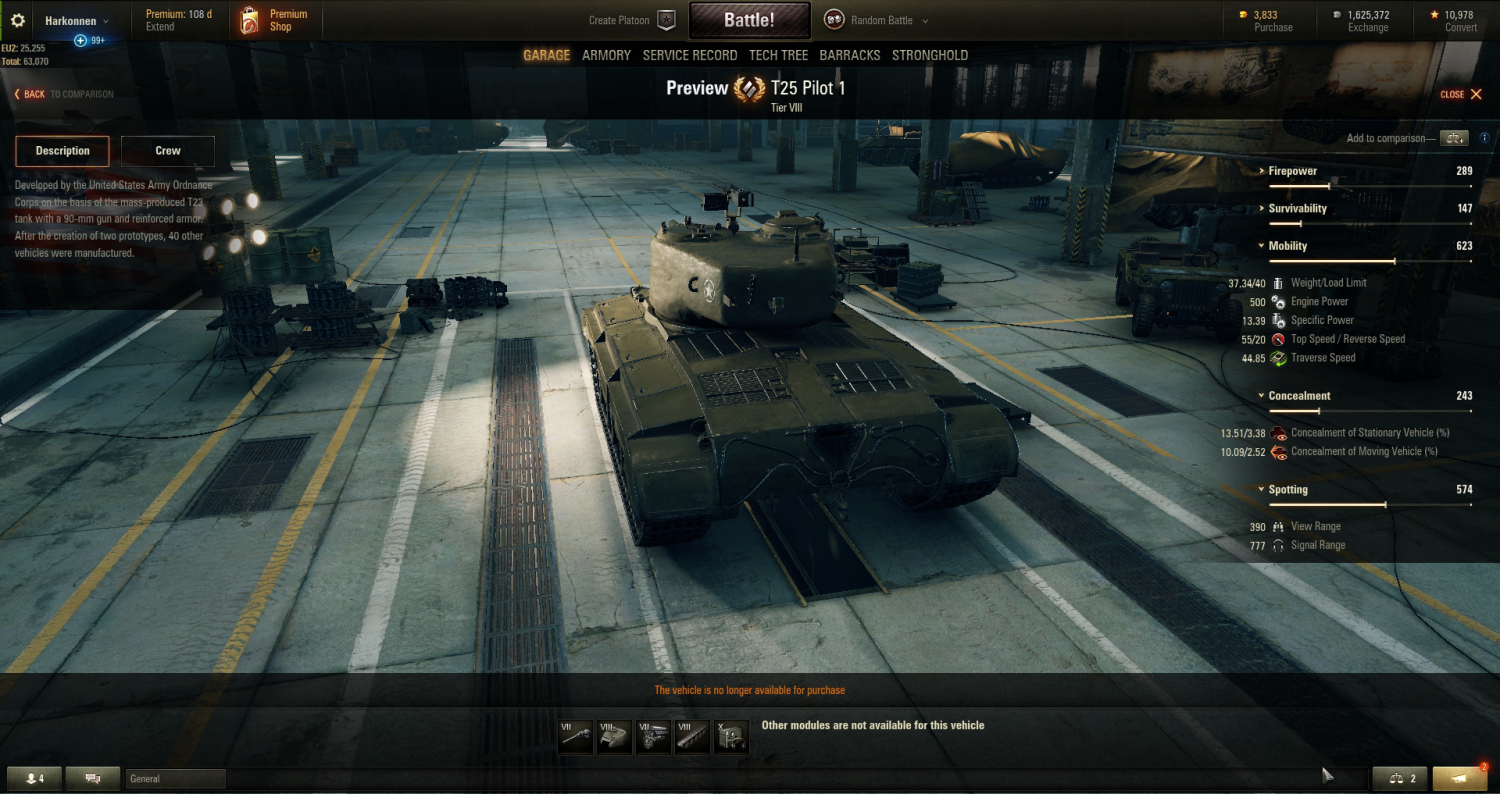Open the Garage tab
The height and width of the screenshot is (794, 1500).
pos(546,55)
